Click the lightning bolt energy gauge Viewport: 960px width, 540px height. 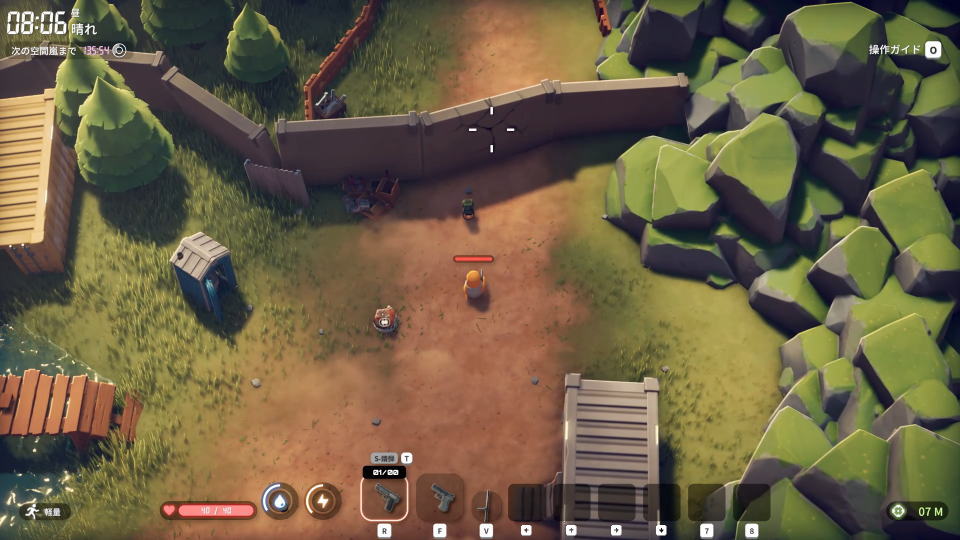point(323,500)
